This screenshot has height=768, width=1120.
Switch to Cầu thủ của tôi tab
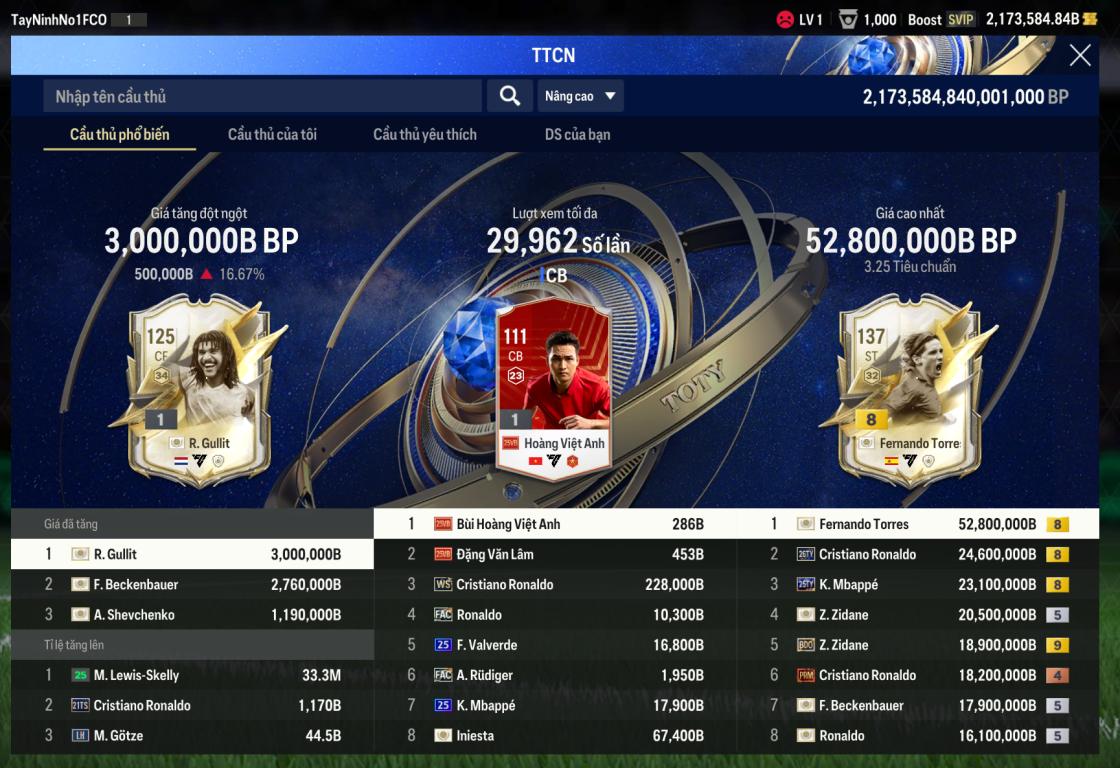272,134
